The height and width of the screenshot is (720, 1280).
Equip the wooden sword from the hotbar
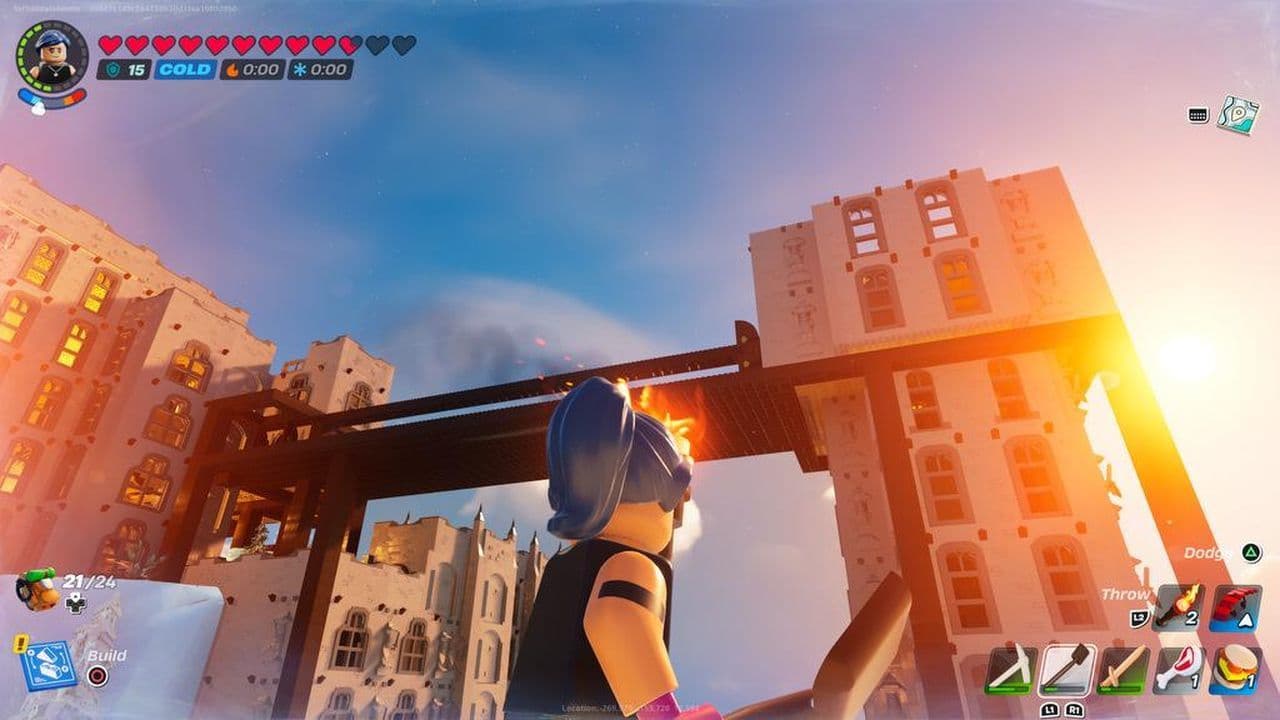(1123, 668)
